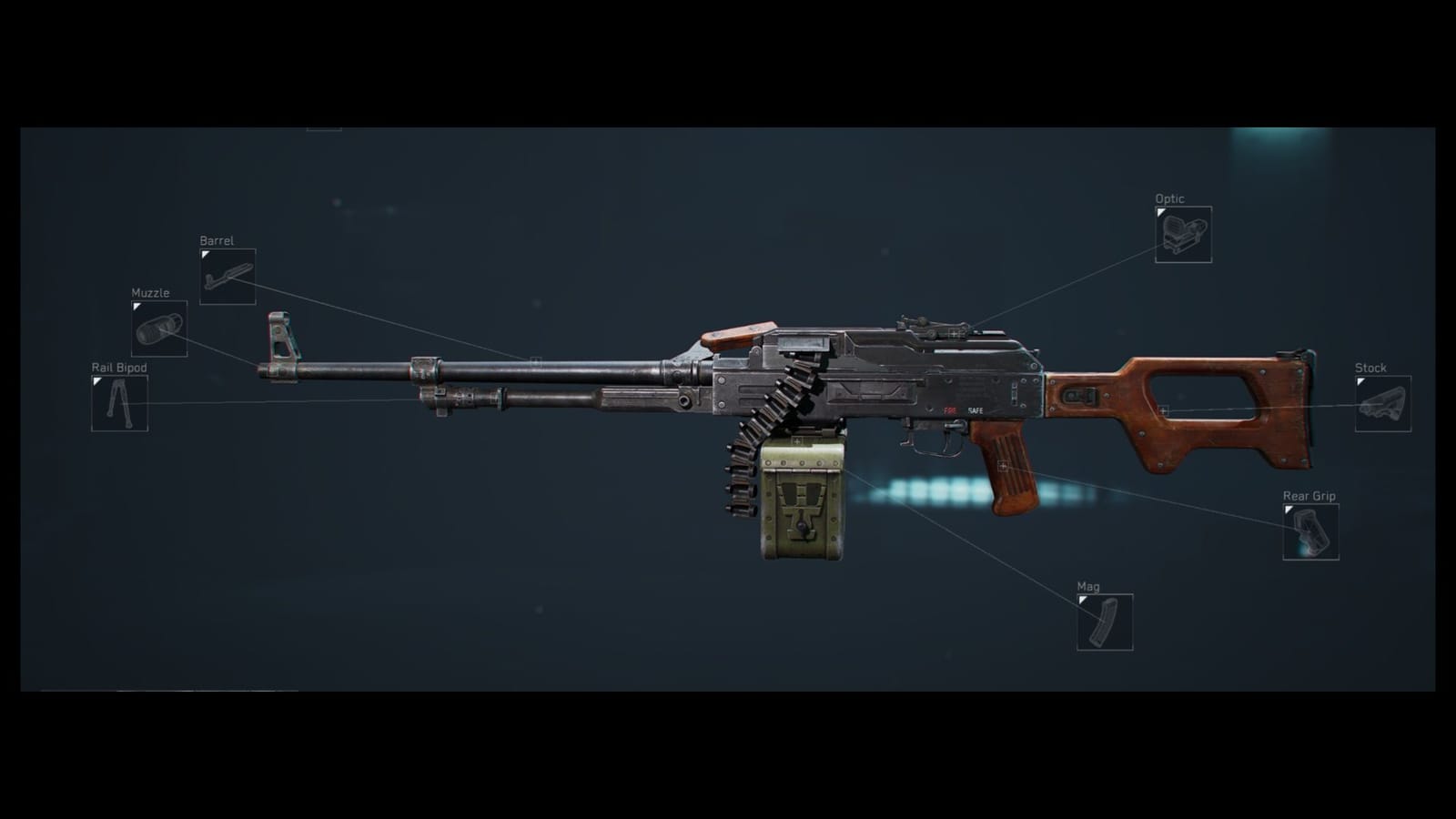Image resolution: width=1456 pixels, height=819 pixels.
Task: Click the white corner marker on Stock slot
Action: click(1363, 382)
